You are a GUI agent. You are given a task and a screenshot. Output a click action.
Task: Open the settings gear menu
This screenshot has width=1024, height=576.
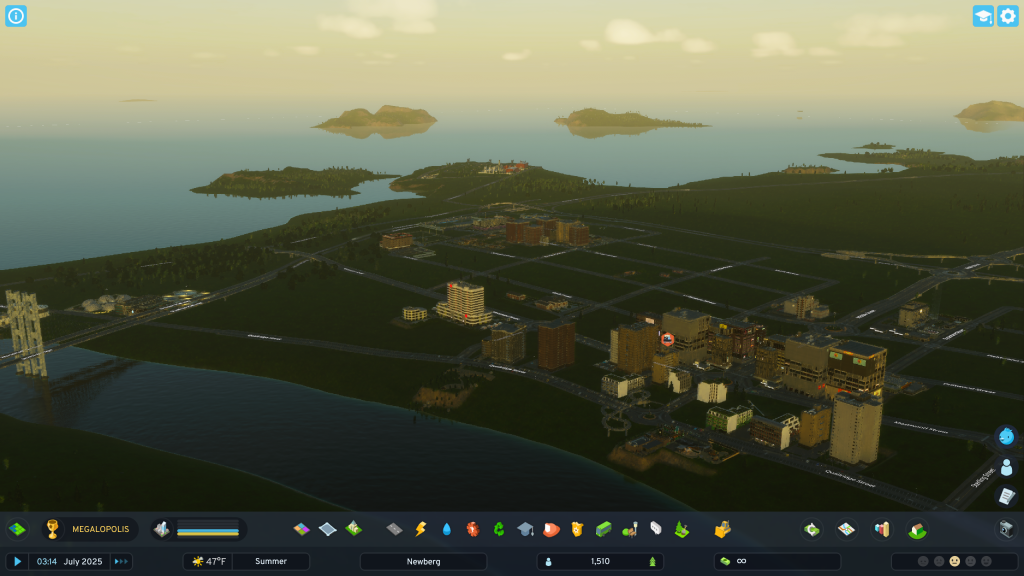1007,16
